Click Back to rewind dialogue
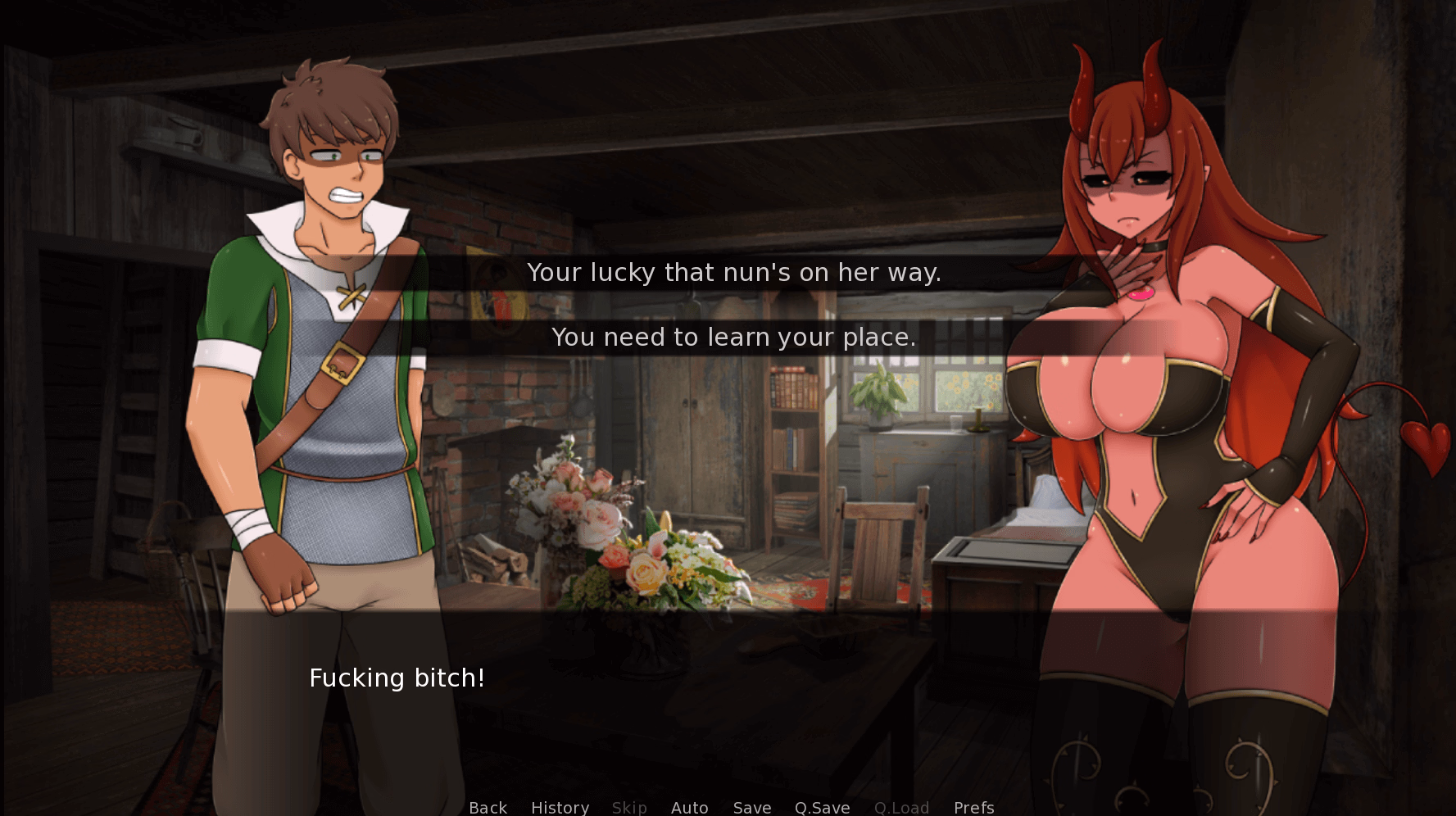This screenshot has width=1456, height=816. (488, 808)
